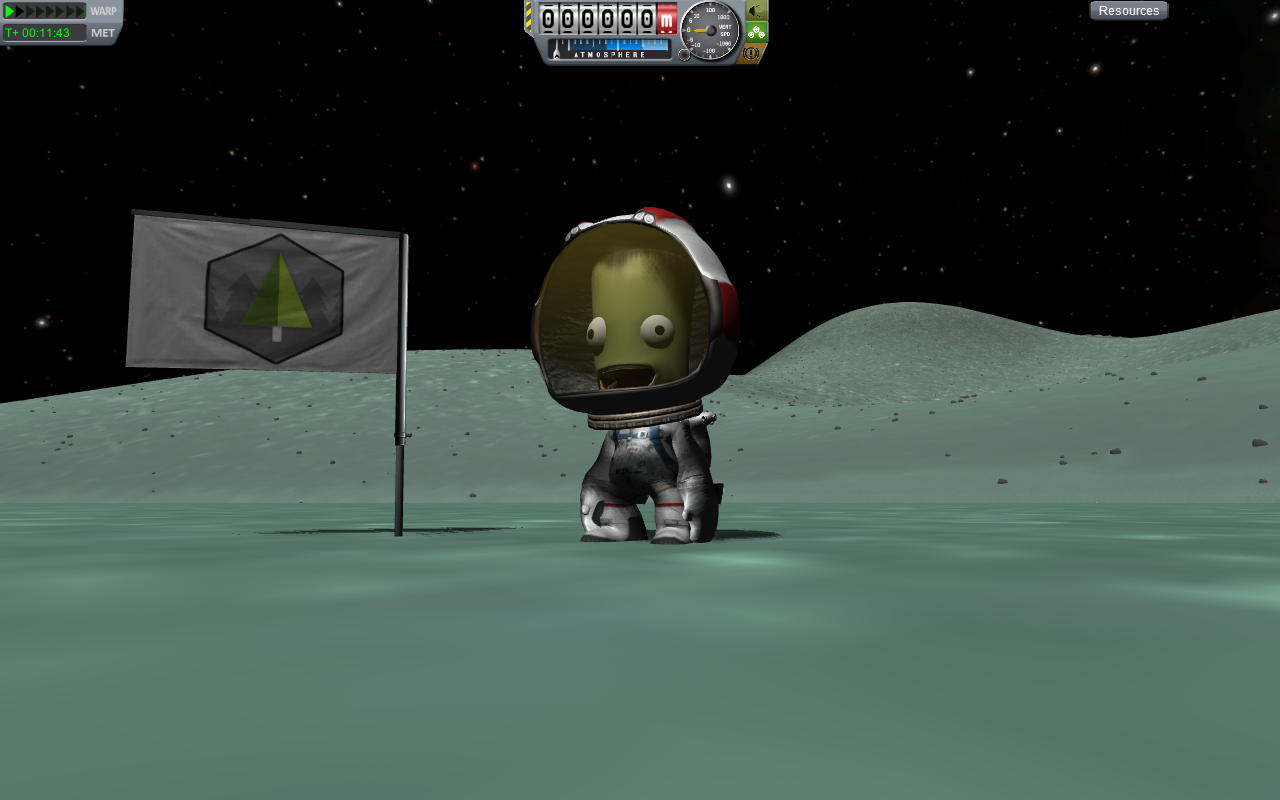1280x800 pixels.
Task: Click the MET label
Action: pos(102,32)
